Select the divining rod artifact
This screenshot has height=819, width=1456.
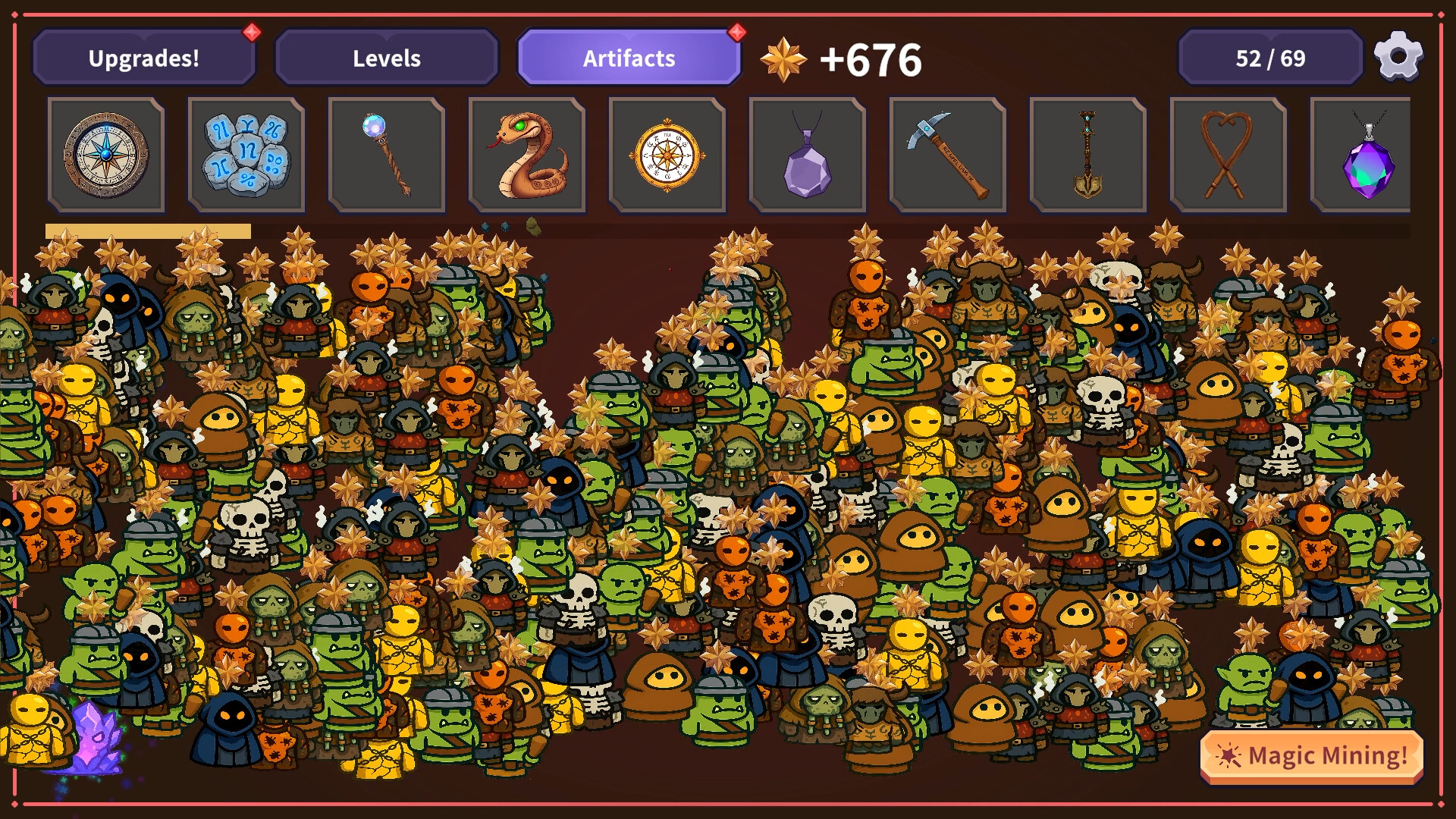coord(1229,155)
